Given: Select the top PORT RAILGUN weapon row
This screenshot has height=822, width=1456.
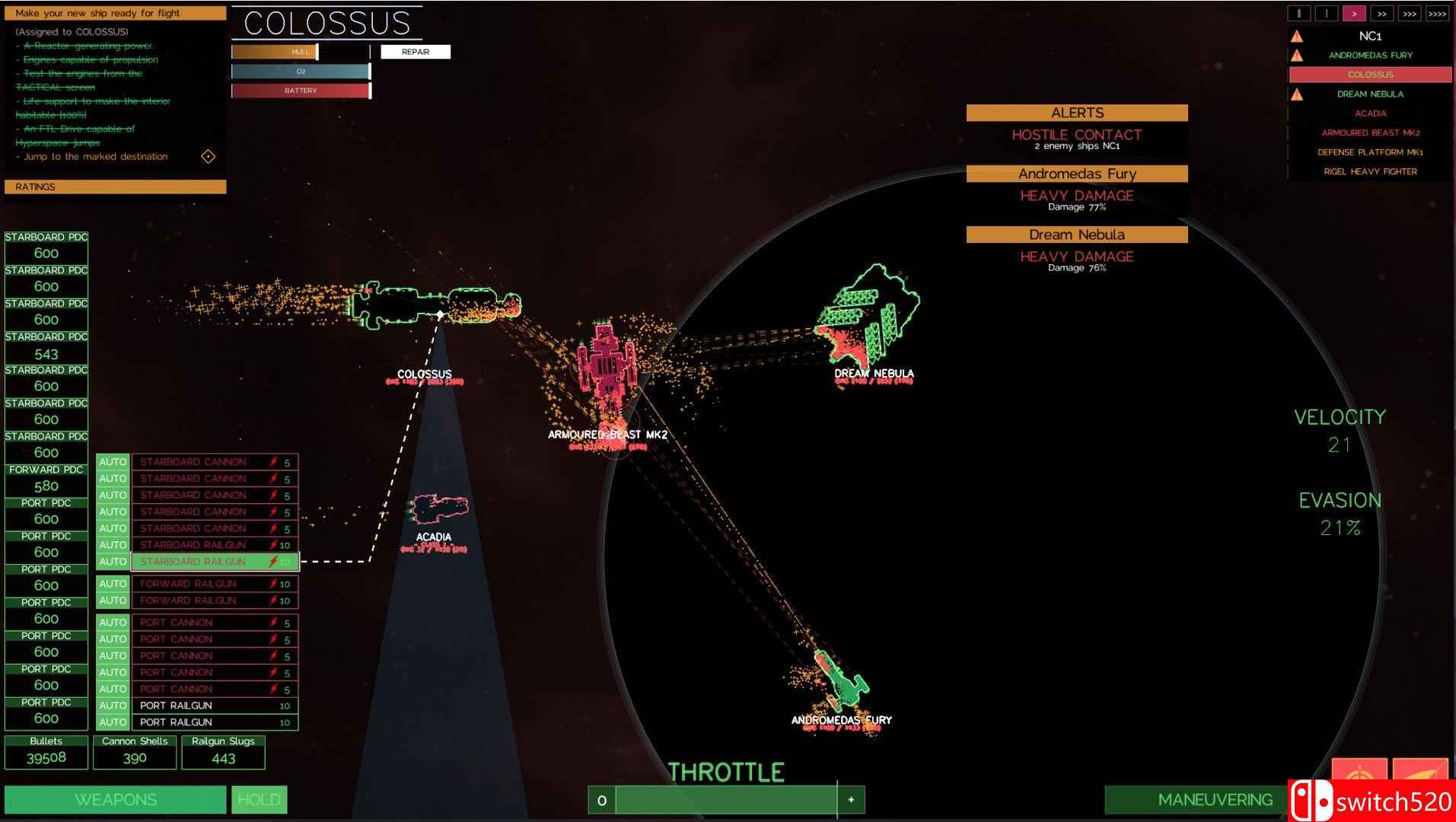Looking at the screenshot, I should (x=215, y=706).
